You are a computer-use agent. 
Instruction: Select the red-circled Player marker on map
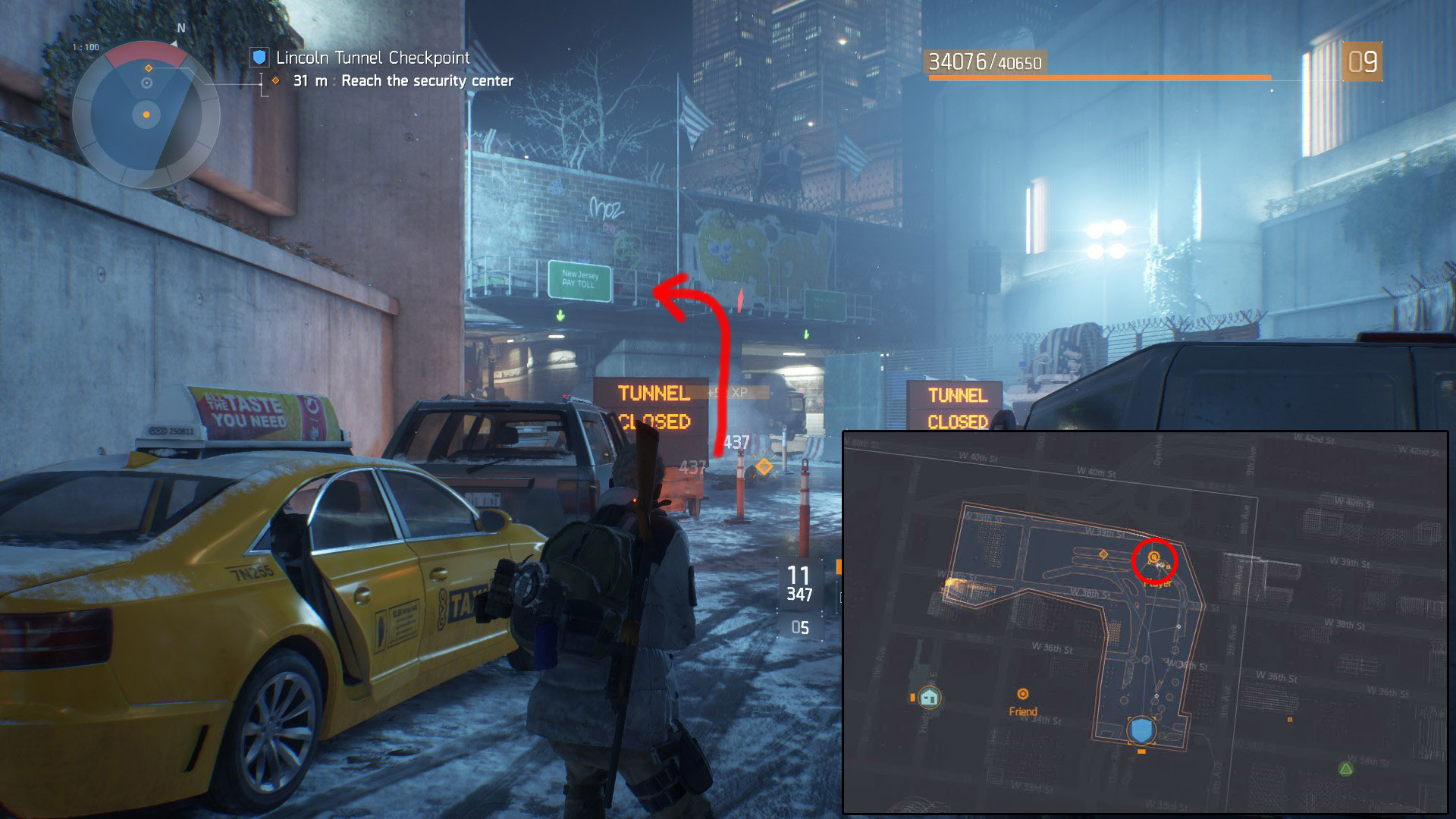(1154, 559)
